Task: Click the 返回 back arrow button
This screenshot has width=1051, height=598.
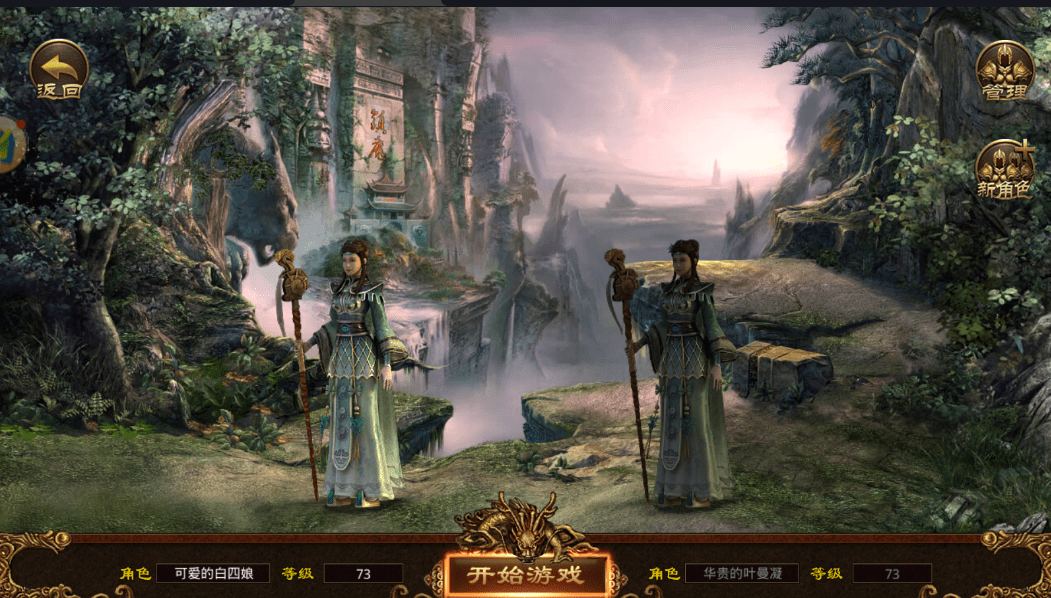Action: click(x=59, y=68)
